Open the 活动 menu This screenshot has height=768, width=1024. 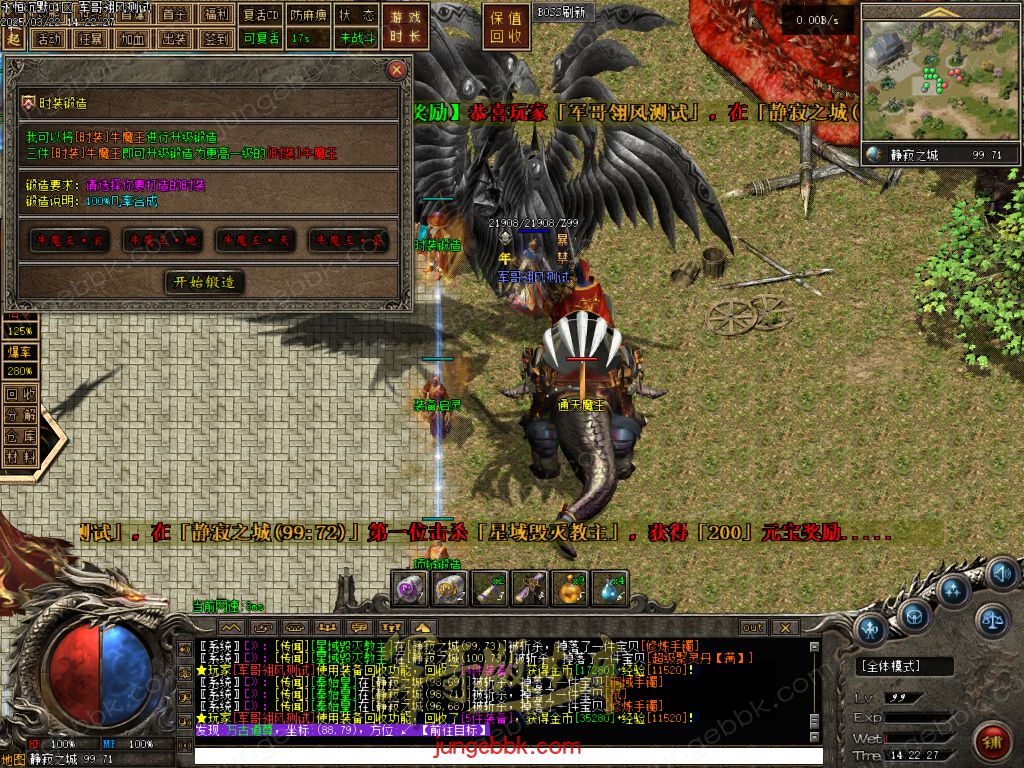[x=47, y=39]
